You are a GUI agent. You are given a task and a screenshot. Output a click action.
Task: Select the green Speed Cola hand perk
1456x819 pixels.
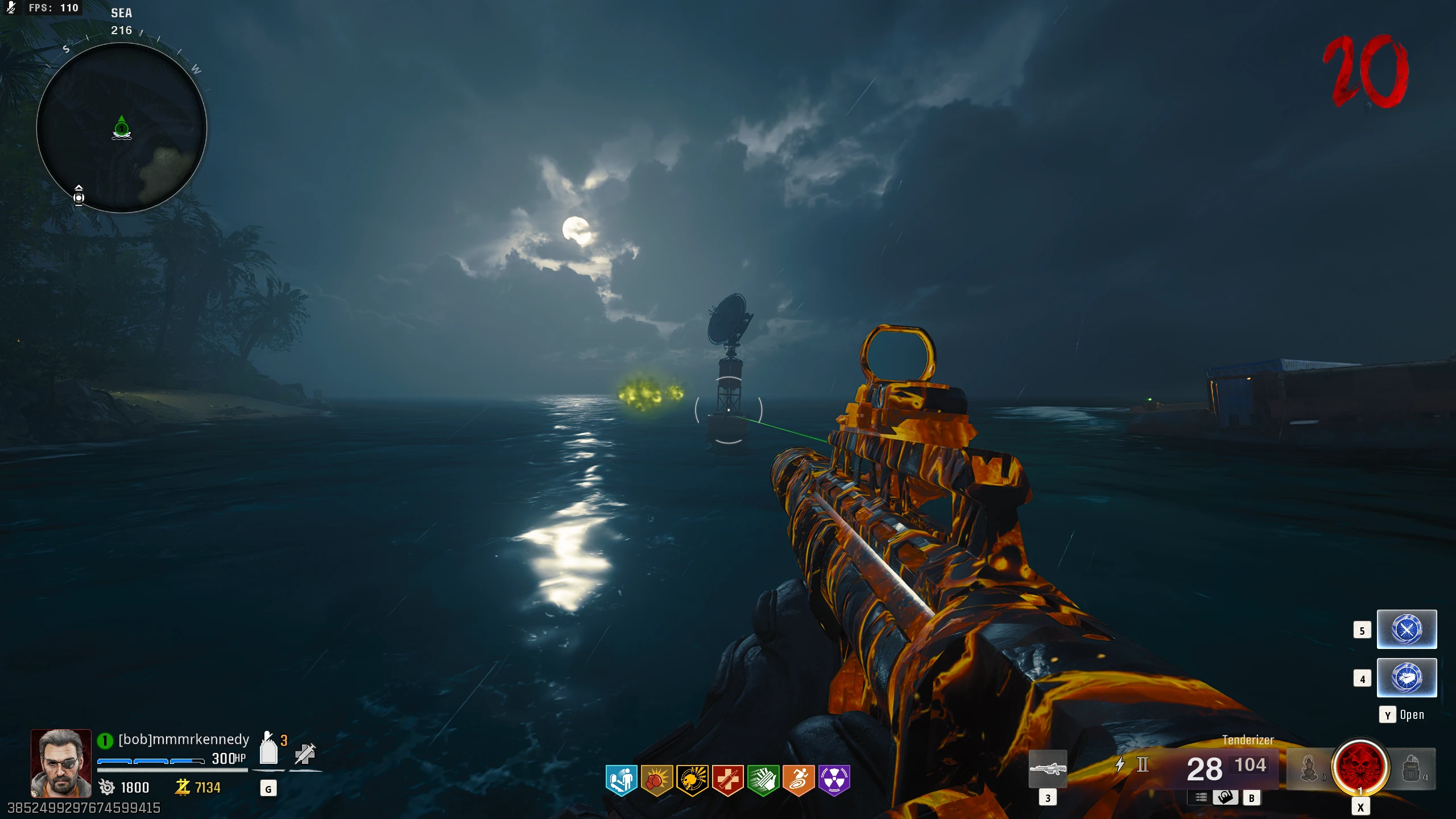[763, 779]
